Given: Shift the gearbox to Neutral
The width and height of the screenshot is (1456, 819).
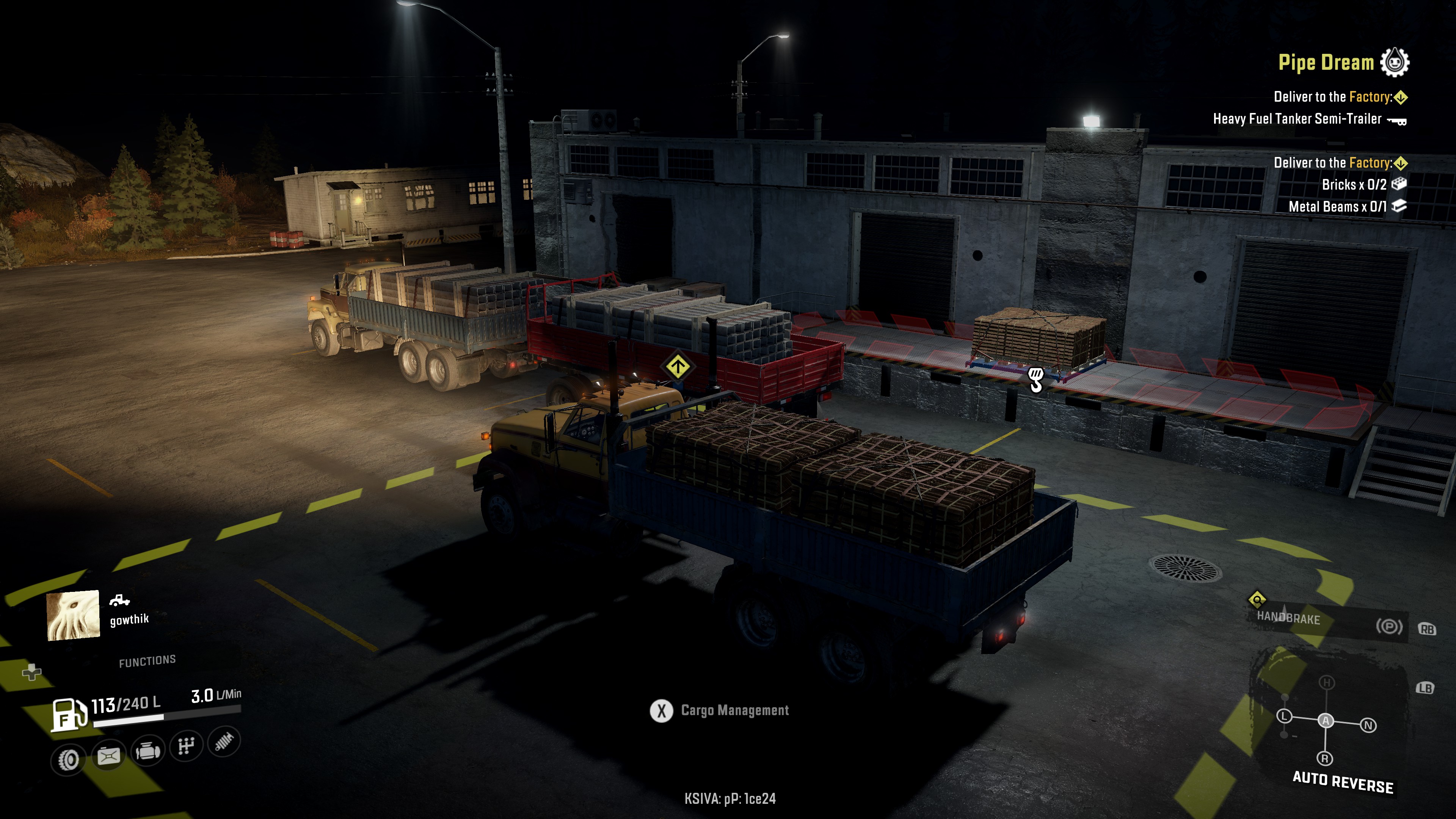Looking at the screenshot, I should click(1368, 725).
